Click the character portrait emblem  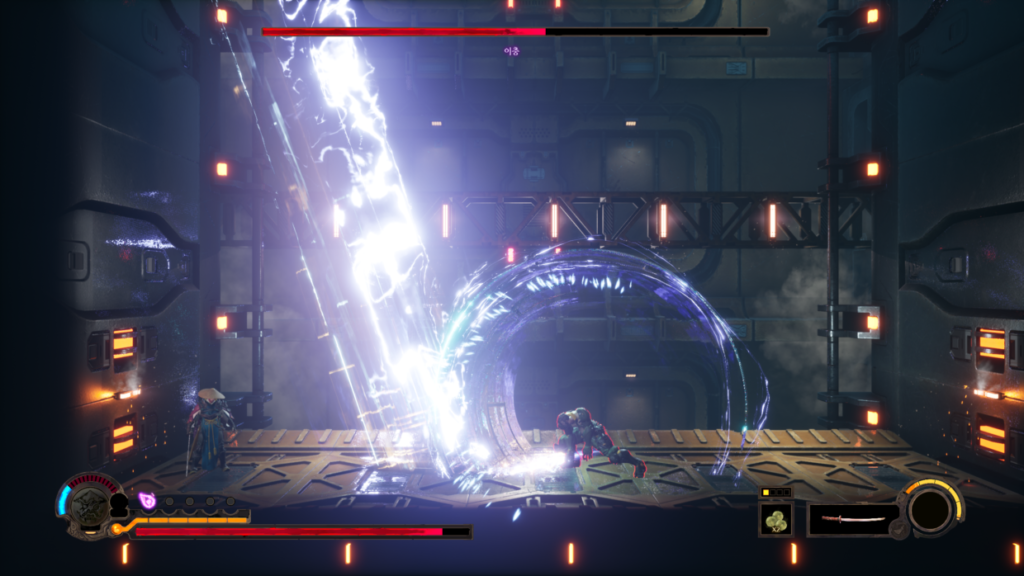point(90,505)
